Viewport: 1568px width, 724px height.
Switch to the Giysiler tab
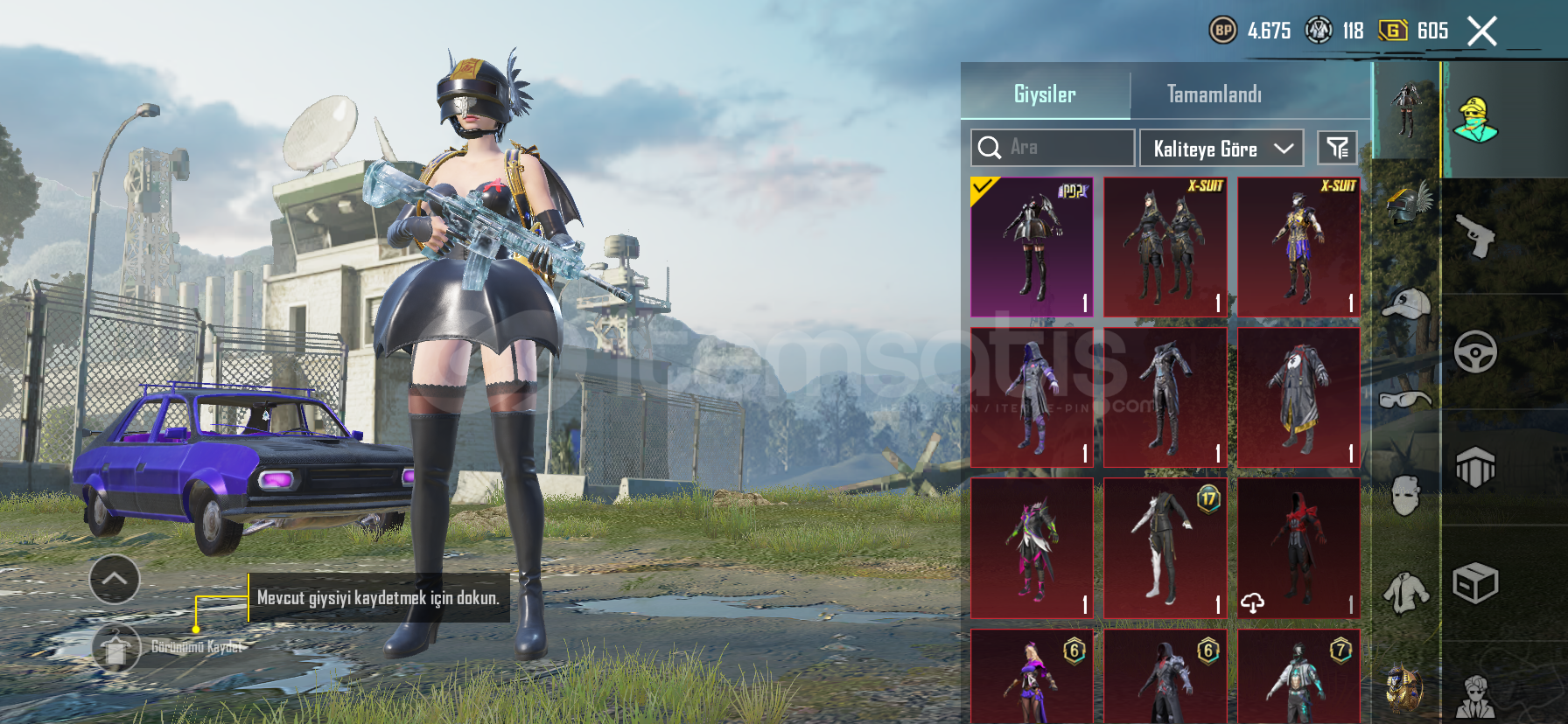1045,94
